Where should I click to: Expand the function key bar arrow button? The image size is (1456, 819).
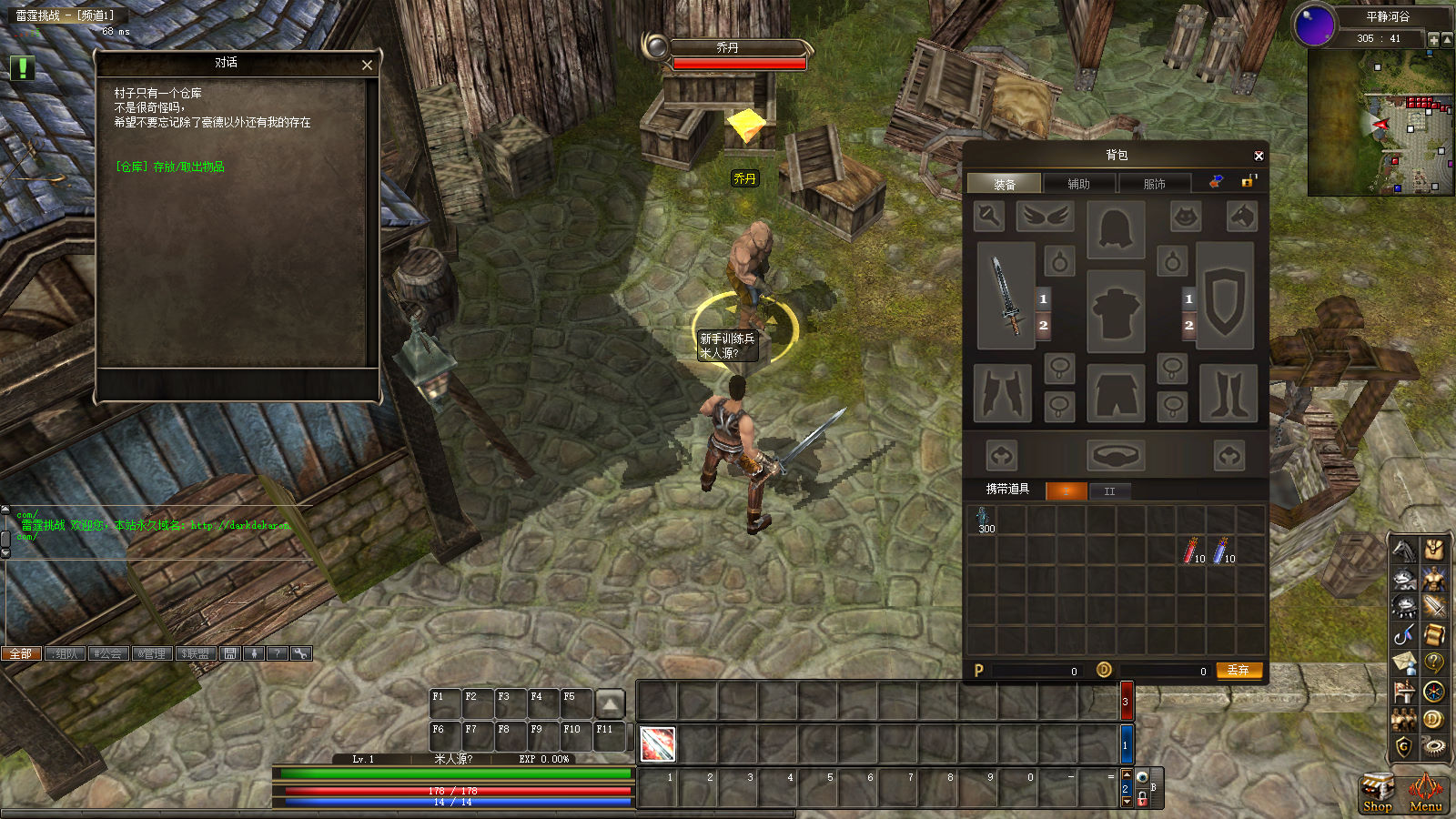[610, 703]
